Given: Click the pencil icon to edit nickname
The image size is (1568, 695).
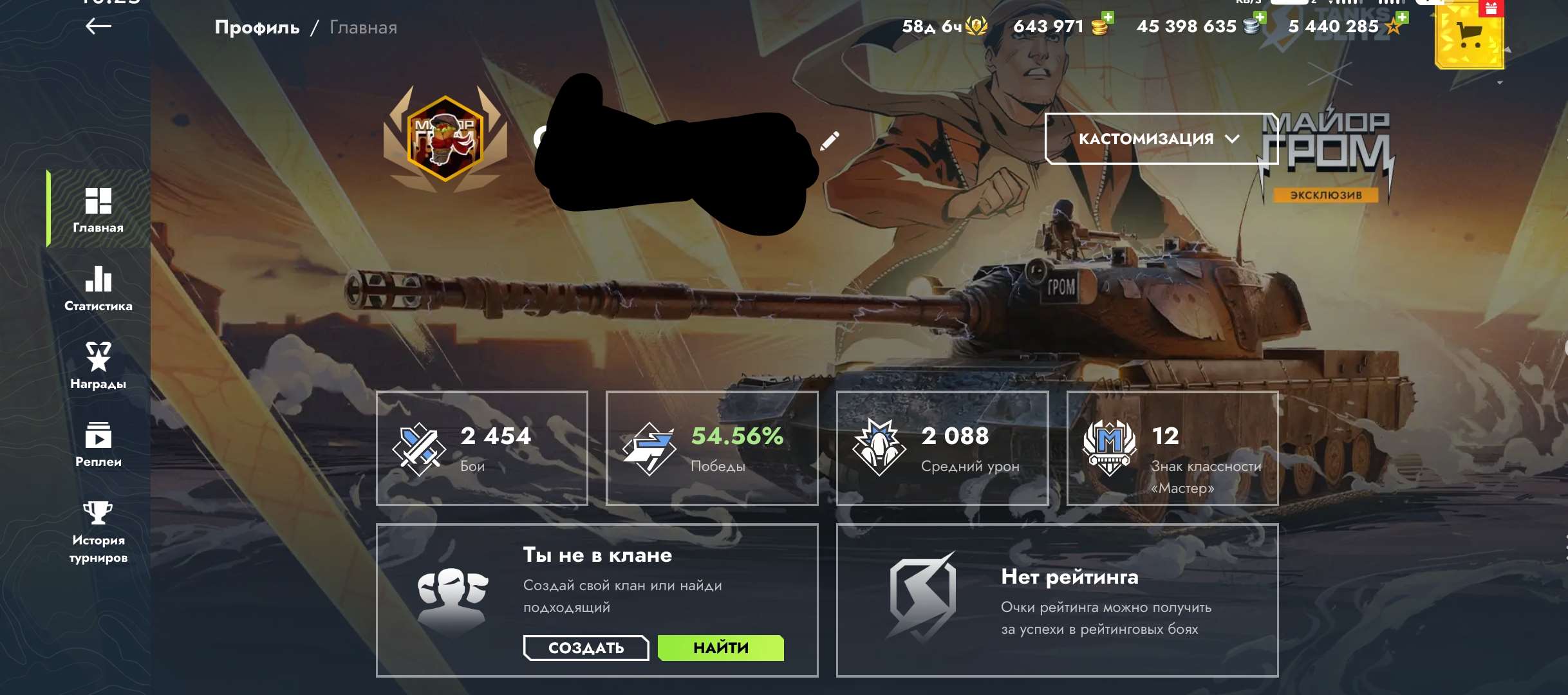Looking at the screenshot, I should point(830,139).
